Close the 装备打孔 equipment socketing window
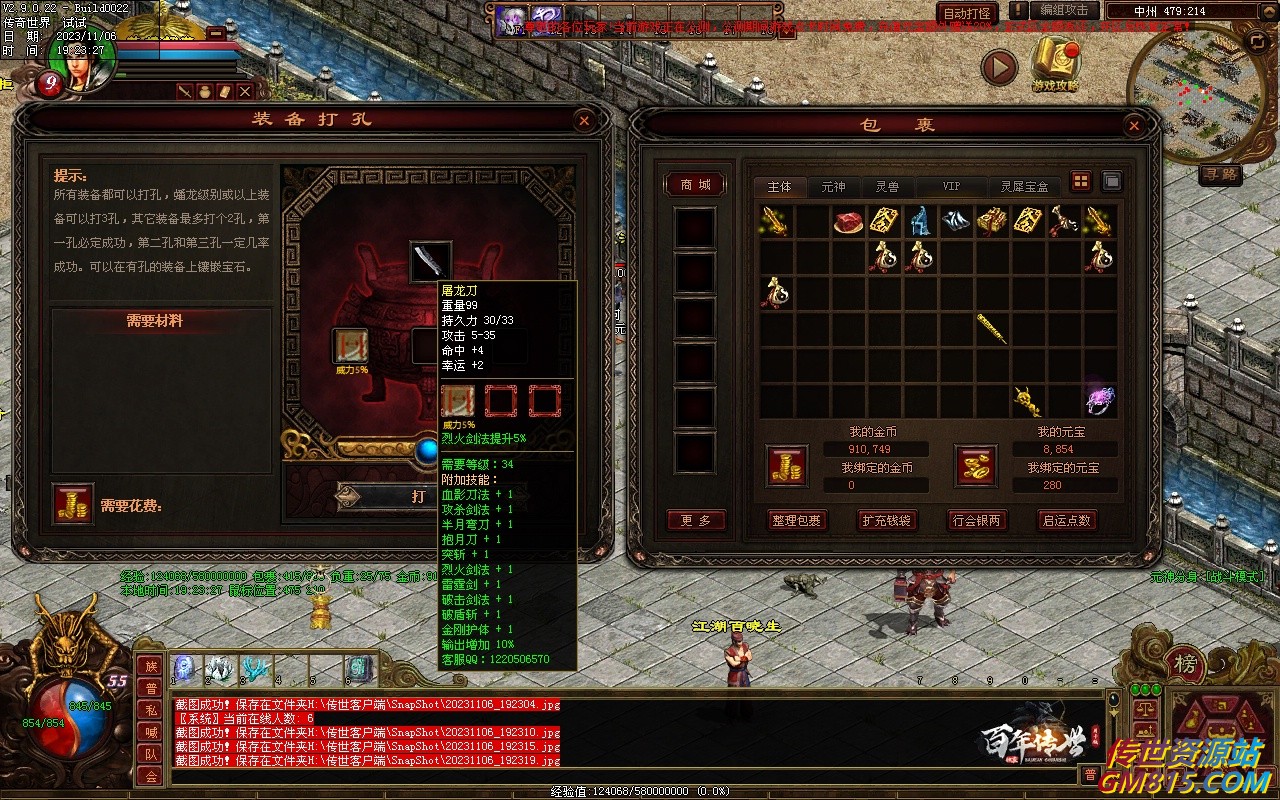The image size is (1280, 800). tap(584, 121)
